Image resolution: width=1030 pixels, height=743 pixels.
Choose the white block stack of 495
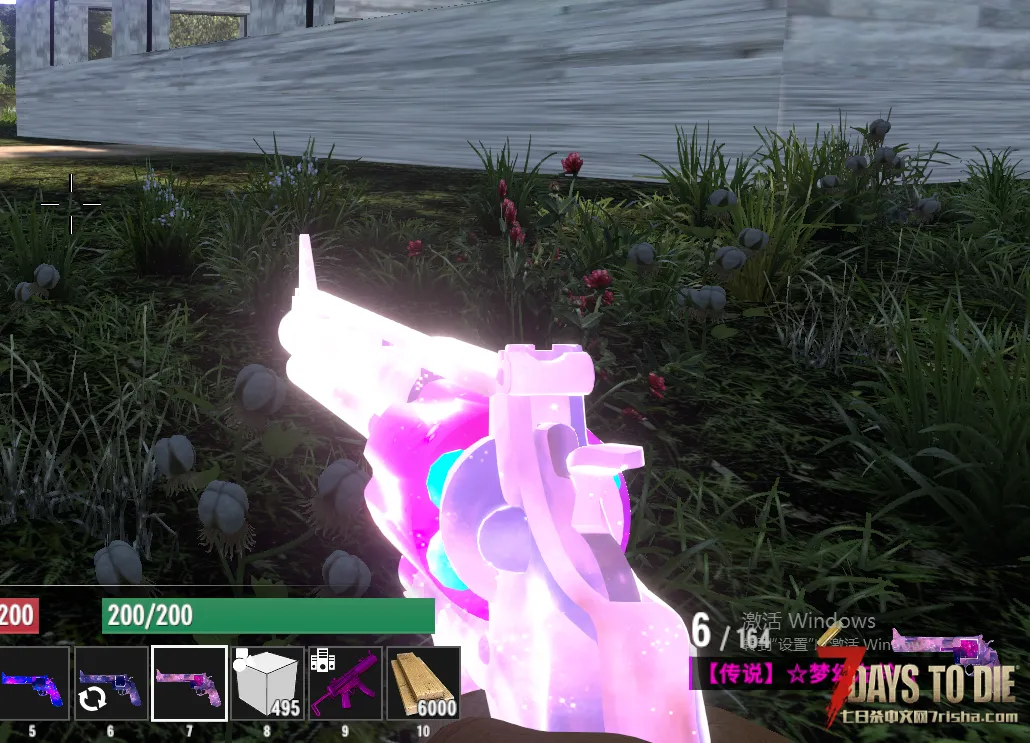pos(267,684)
